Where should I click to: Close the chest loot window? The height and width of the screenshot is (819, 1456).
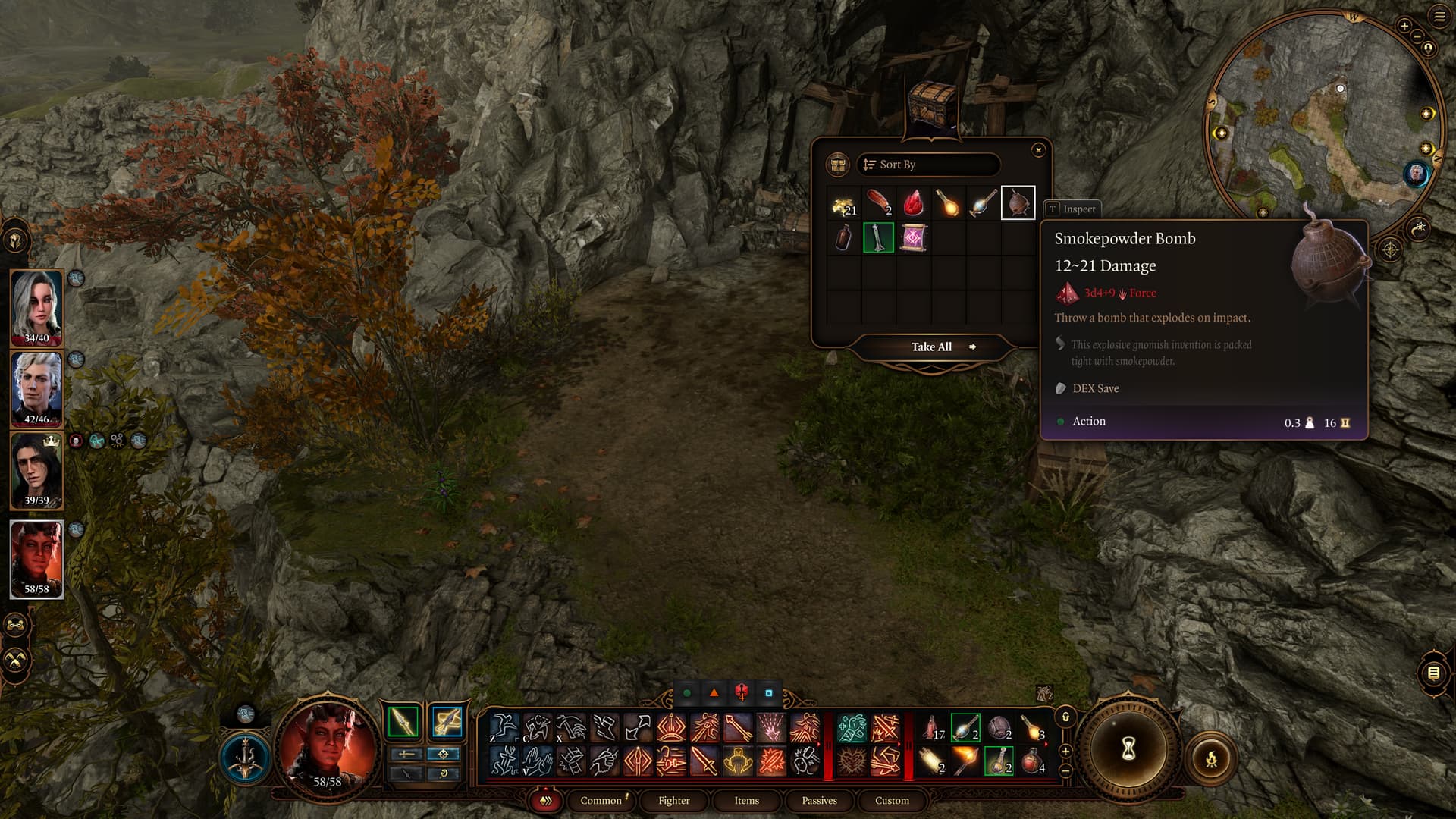pyautogui.click(x=1038, y=150)
